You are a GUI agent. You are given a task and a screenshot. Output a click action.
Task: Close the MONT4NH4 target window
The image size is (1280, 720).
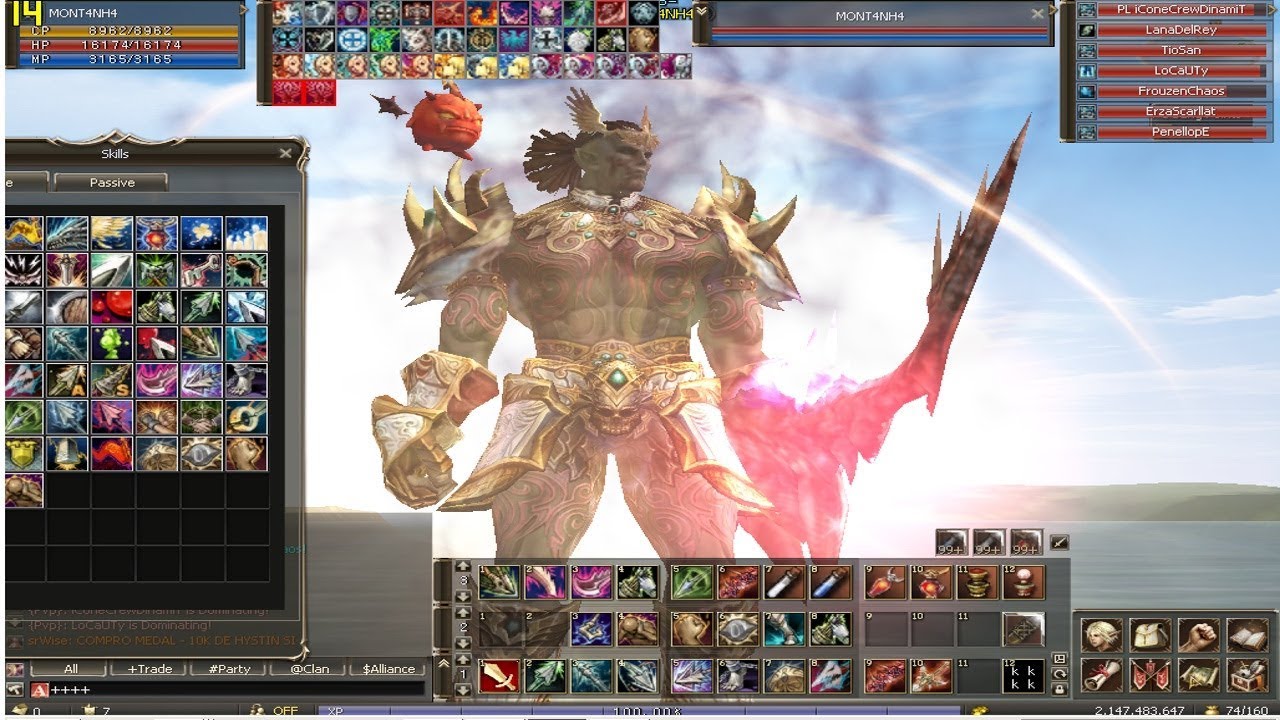pos(1037,14)
